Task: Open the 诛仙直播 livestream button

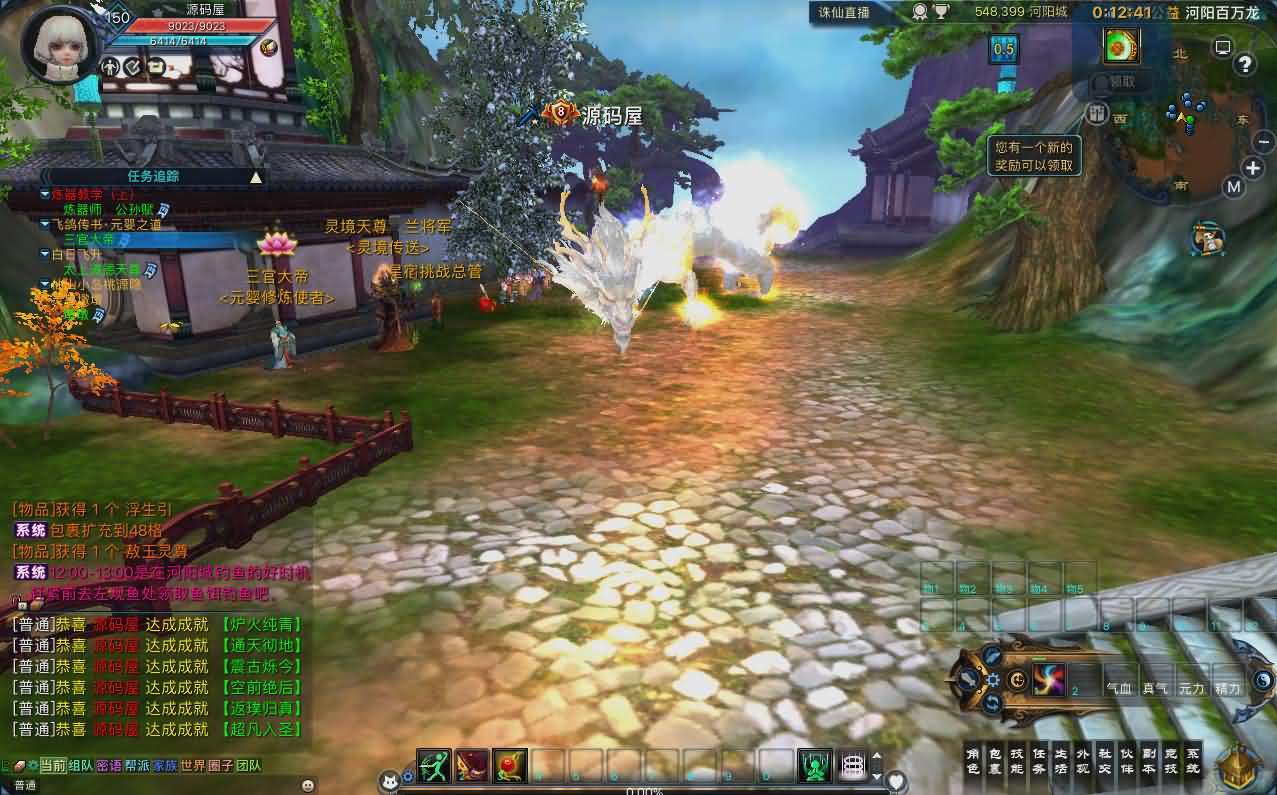Action: coord(846,13)
